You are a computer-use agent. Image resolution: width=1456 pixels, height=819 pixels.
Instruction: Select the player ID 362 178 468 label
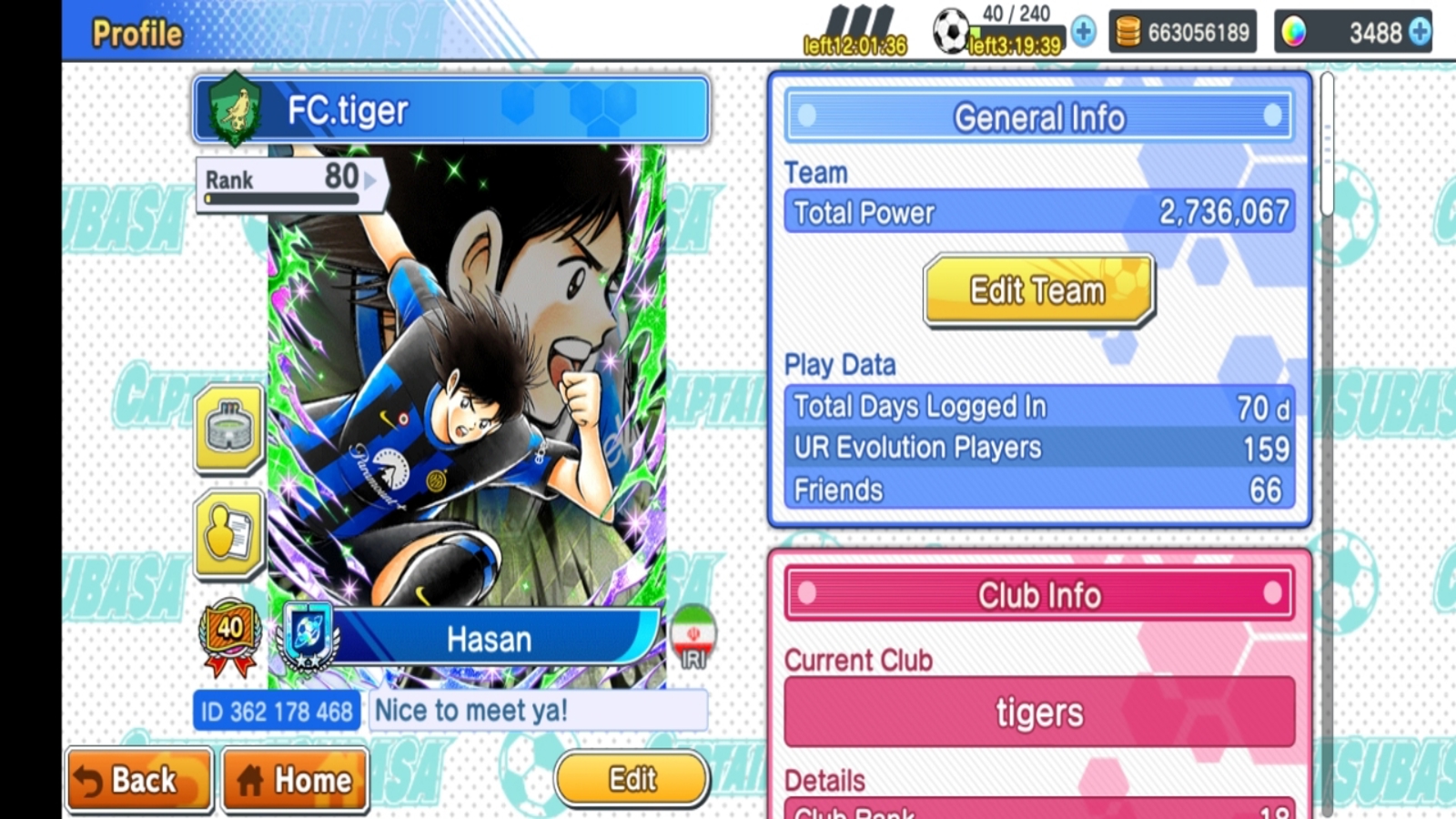[277, 711]
